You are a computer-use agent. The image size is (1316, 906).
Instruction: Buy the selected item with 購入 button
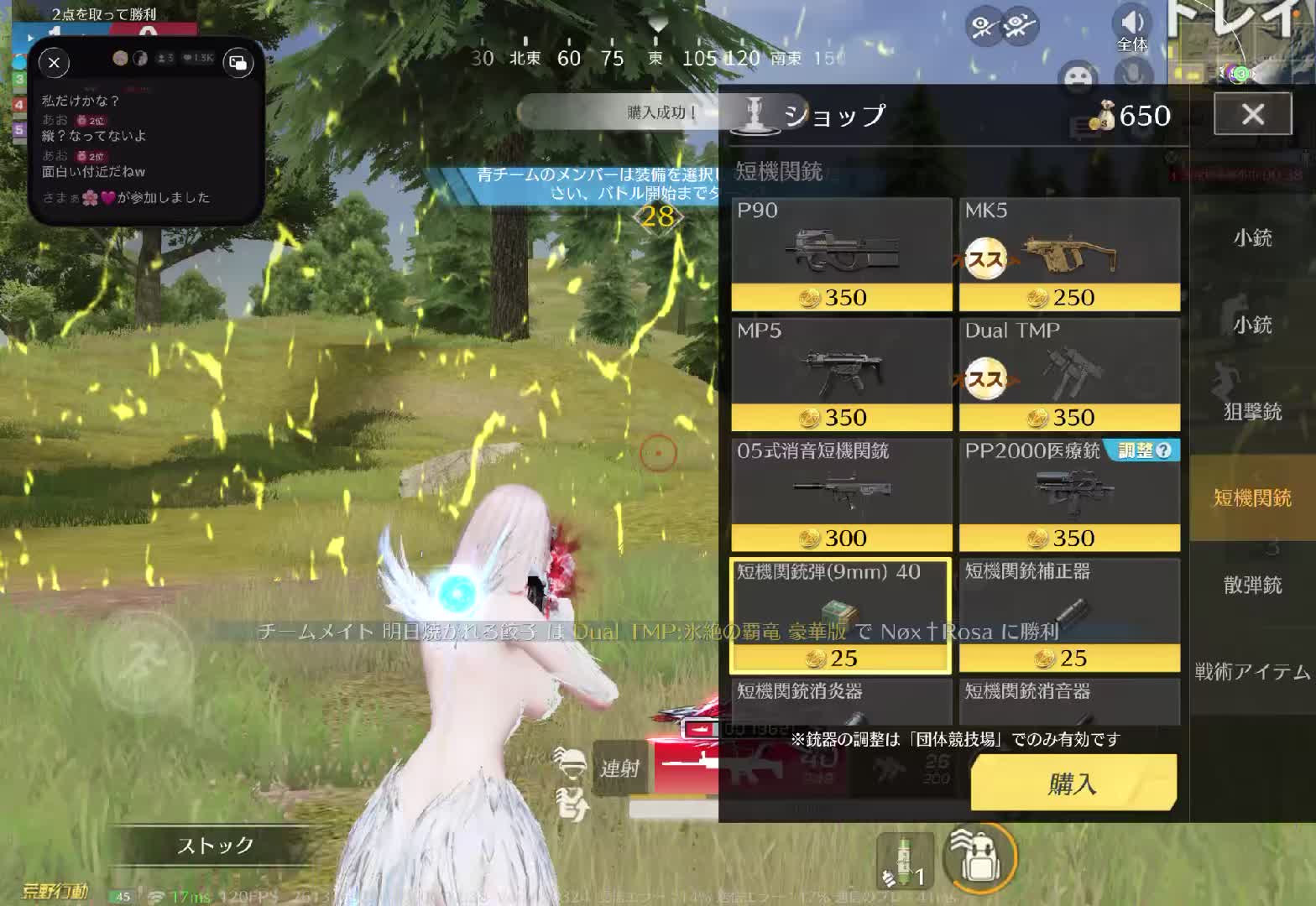(x=1073, y=783)
